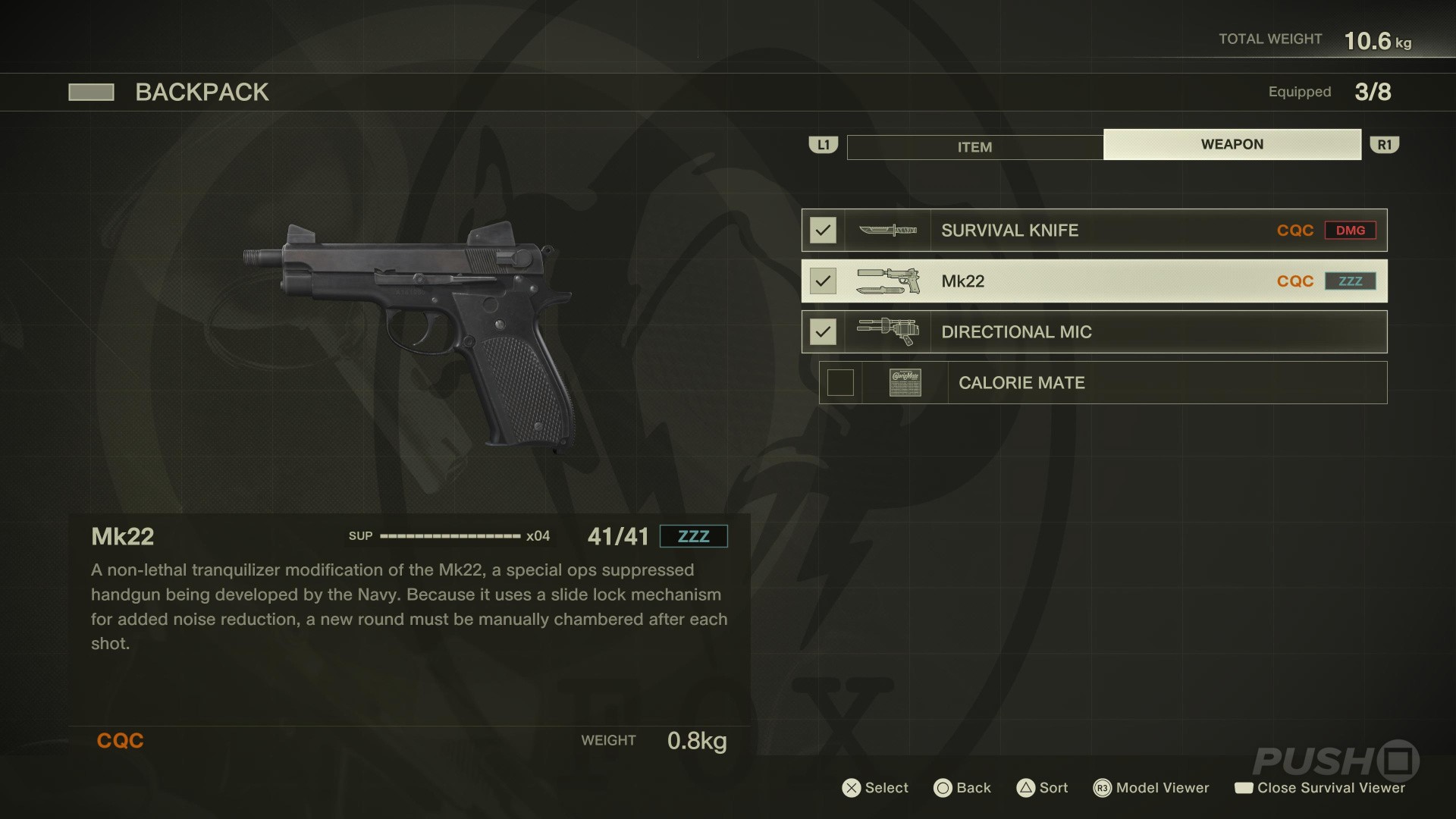The image size is (1456, 819).
Task: Go Back from the backpack
Action: [962, 788]
